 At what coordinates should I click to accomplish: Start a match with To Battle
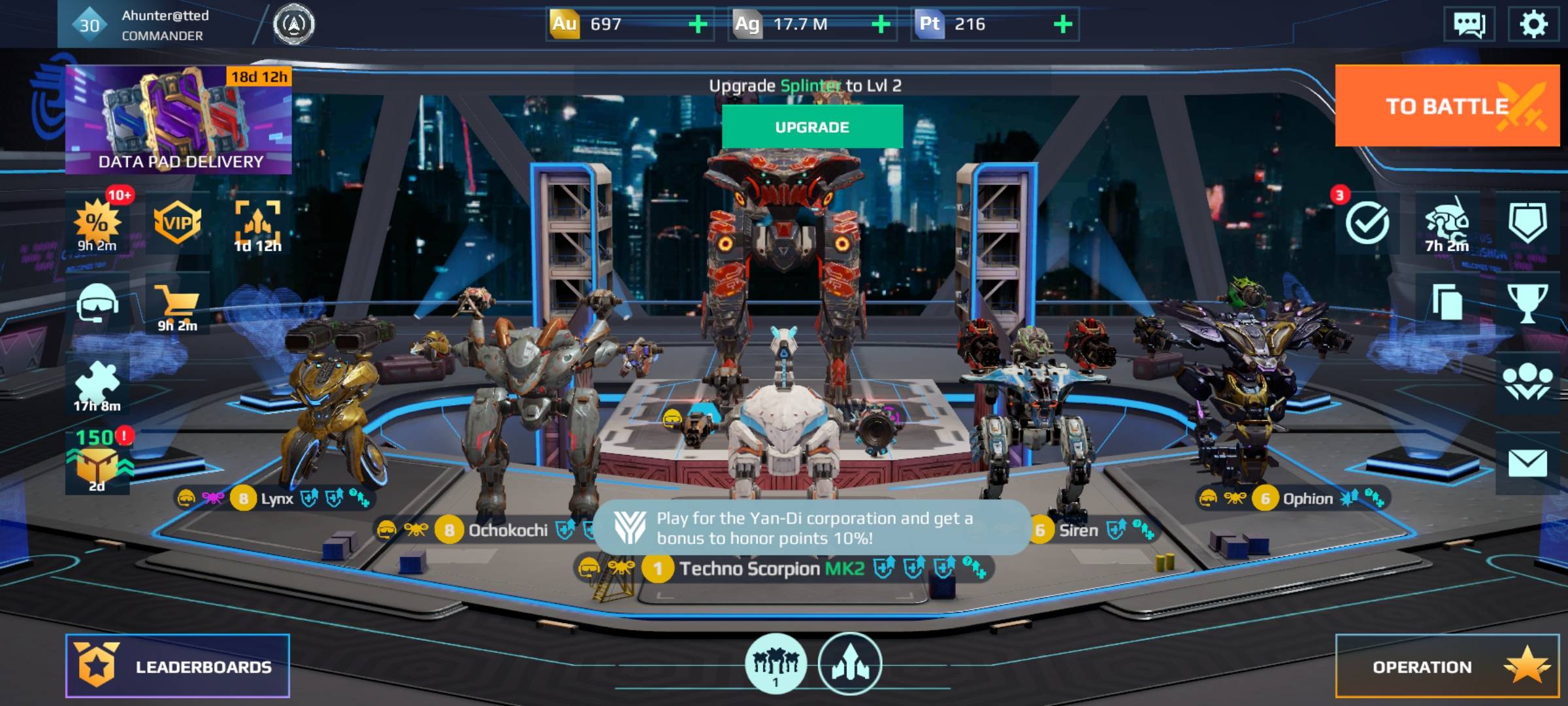(1446, 106)
